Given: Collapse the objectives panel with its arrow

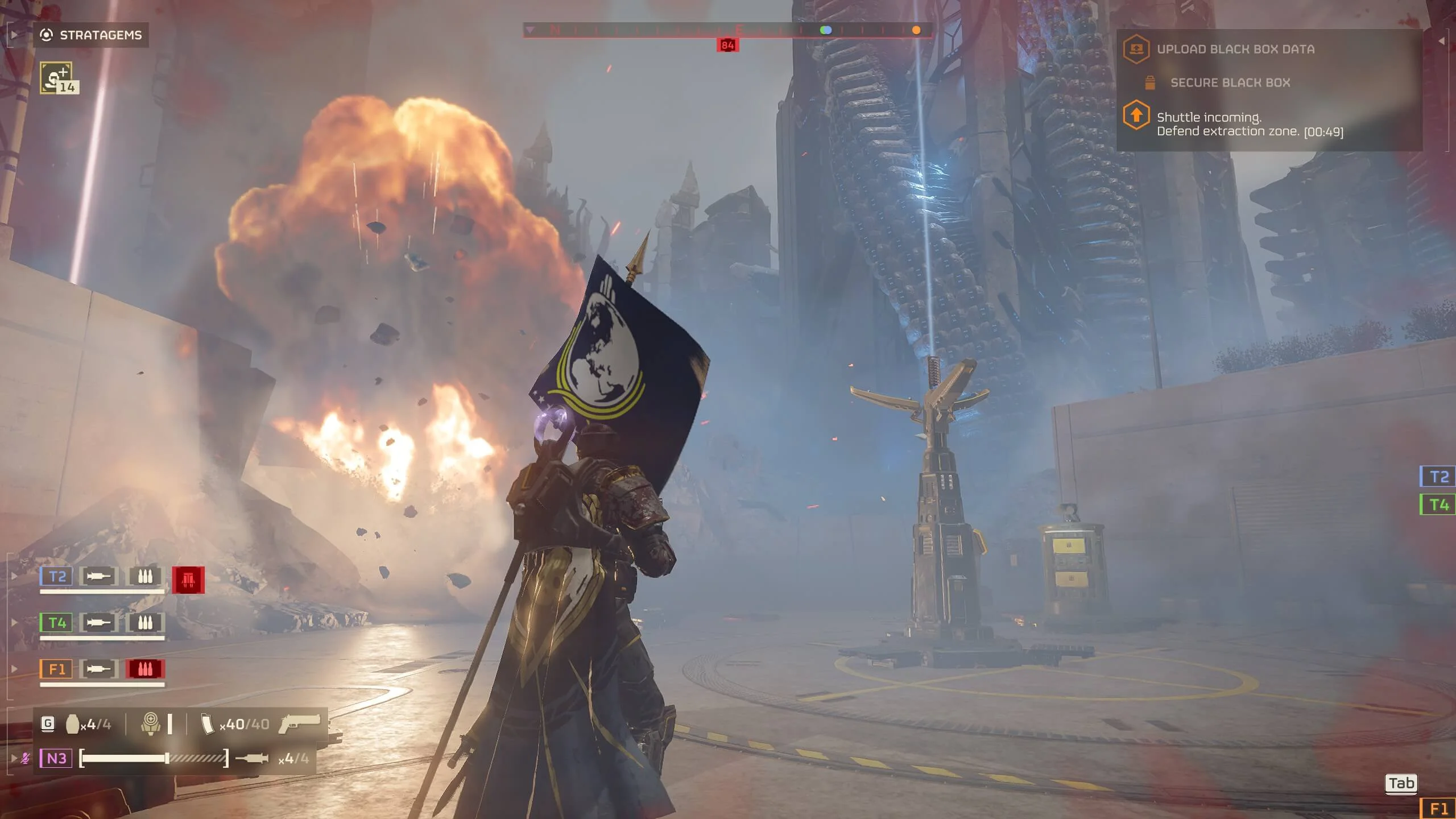Looking at the screenshot, I should coord(1441,41).
